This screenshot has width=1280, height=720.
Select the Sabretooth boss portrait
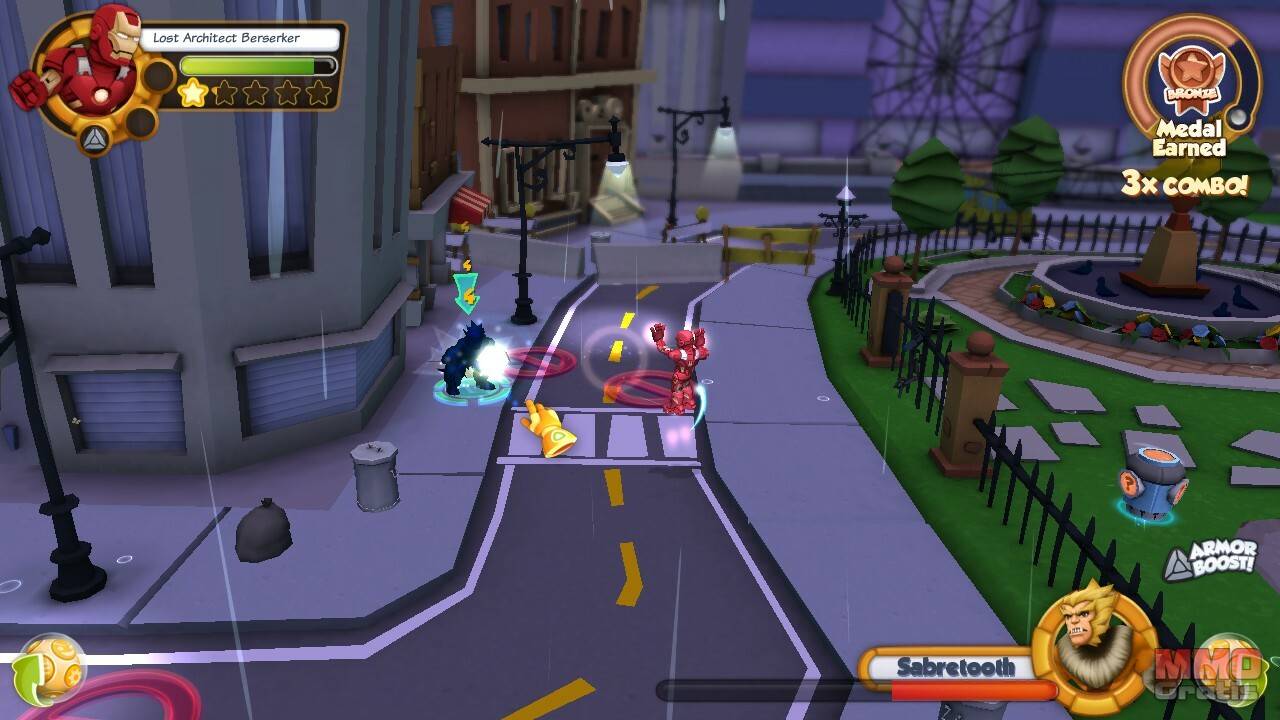pyautogui.click(x=1082, y=635)
